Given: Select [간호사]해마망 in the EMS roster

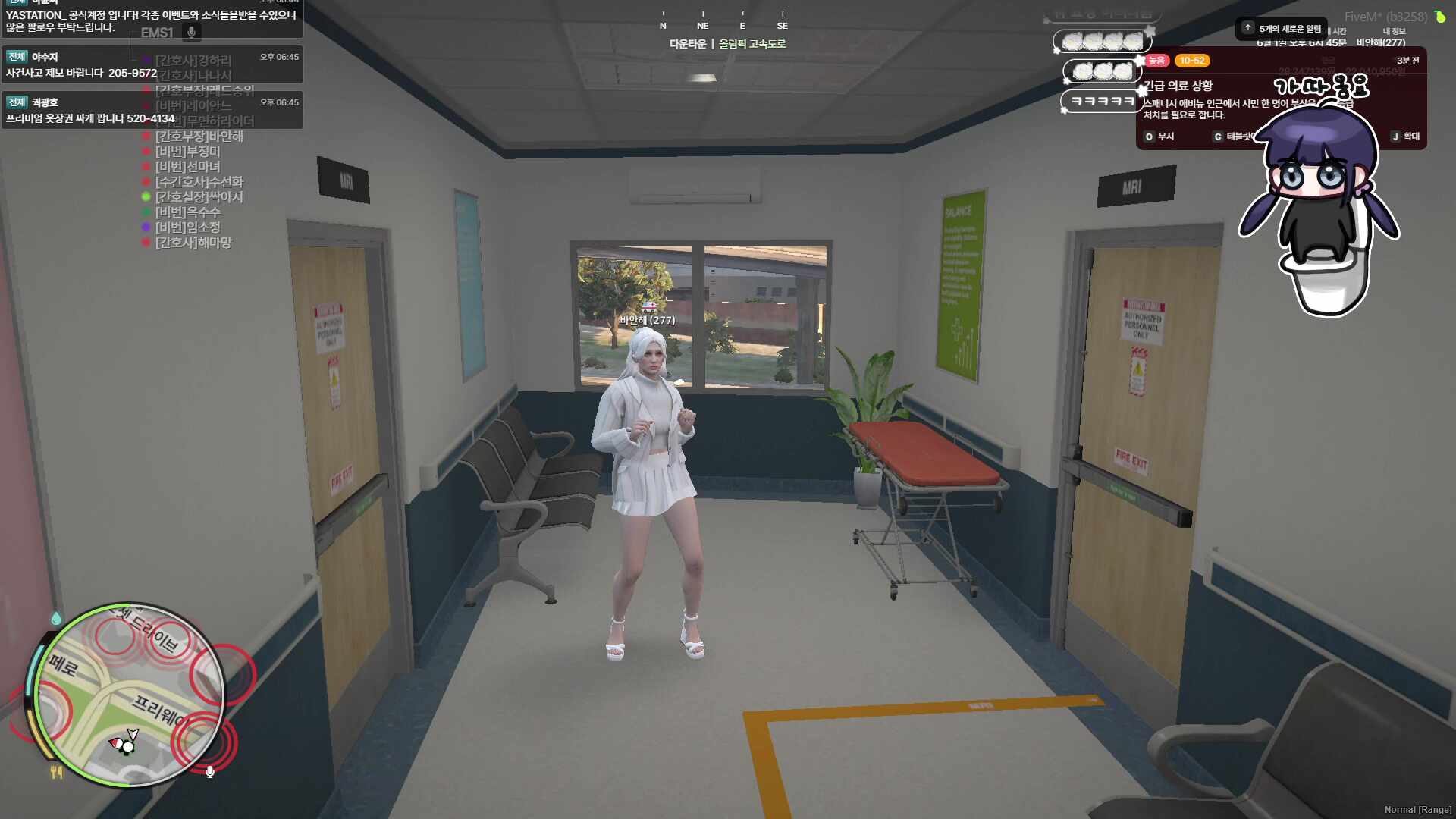Looking at the screenshot, I should pos(193,243).
